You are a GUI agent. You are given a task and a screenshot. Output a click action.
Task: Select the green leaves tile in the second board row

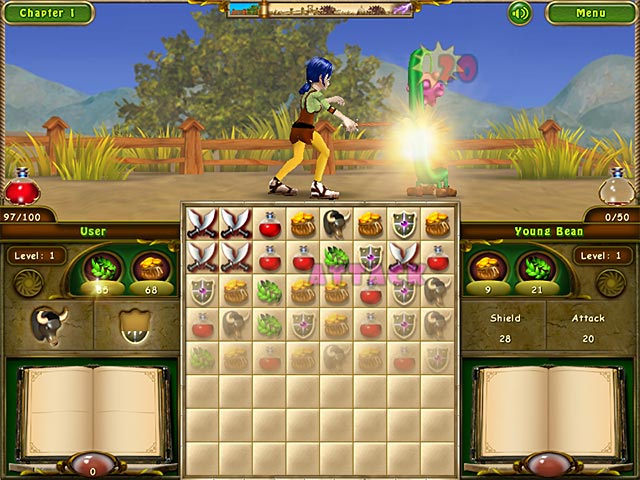[337, 257]
